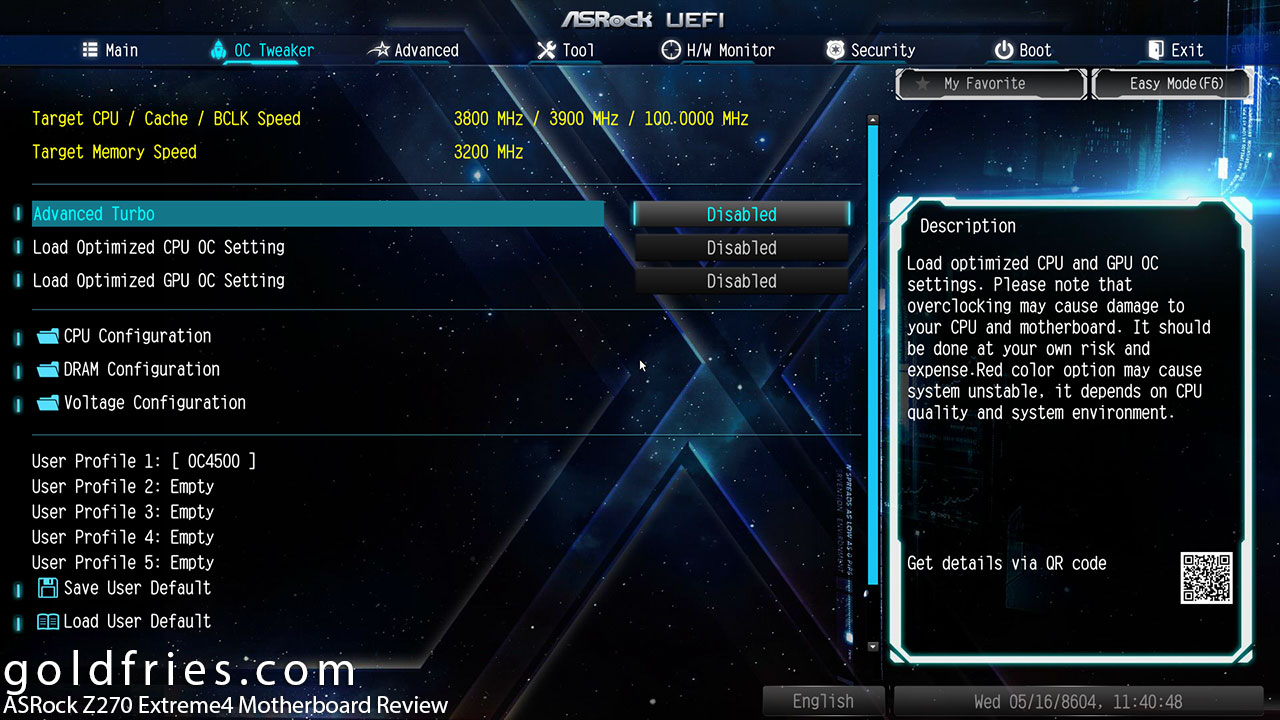Open the Security tab
Viewport: 1280px width, 720px height.
pos(871,50)
